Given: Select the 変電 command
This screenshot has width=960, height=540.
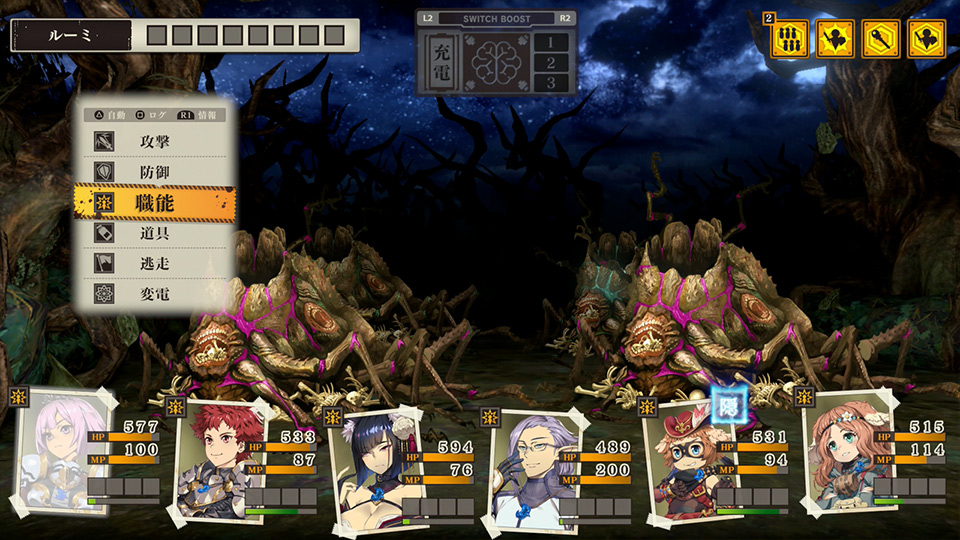Looking at the screenshot, I should pyautogui.click(x=156, y=295).
